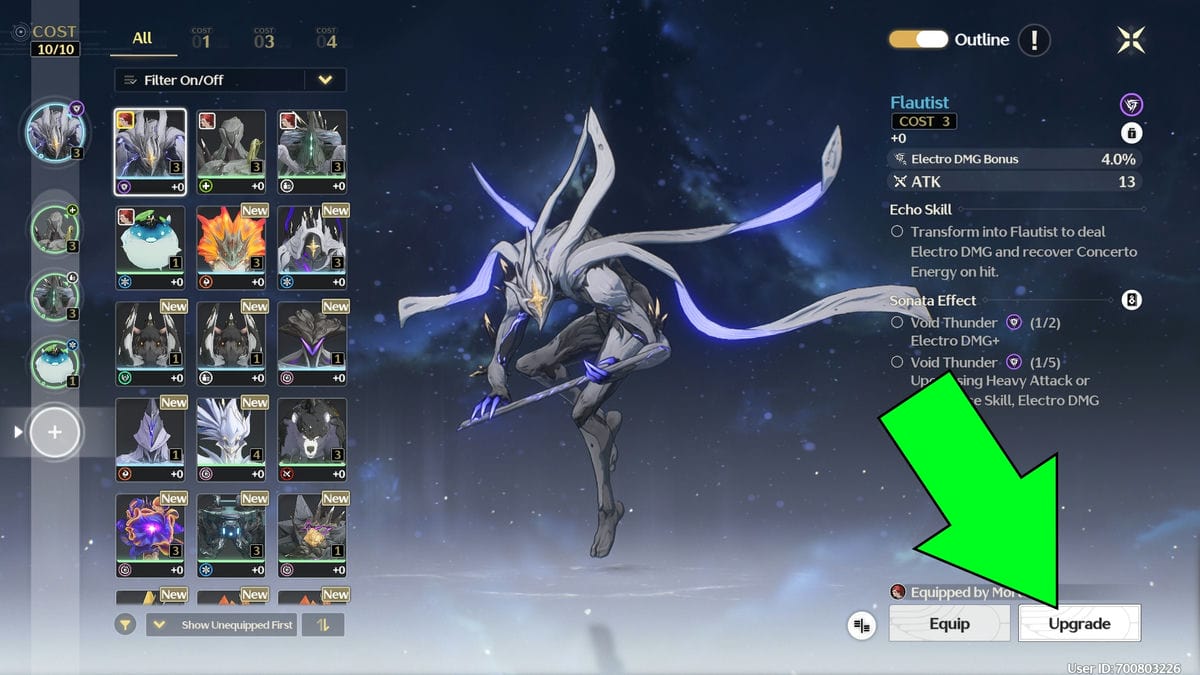This screenshot has height=675, width=1200.
Task: Open Show Unequipped First sort options
Action: [224, 625]
